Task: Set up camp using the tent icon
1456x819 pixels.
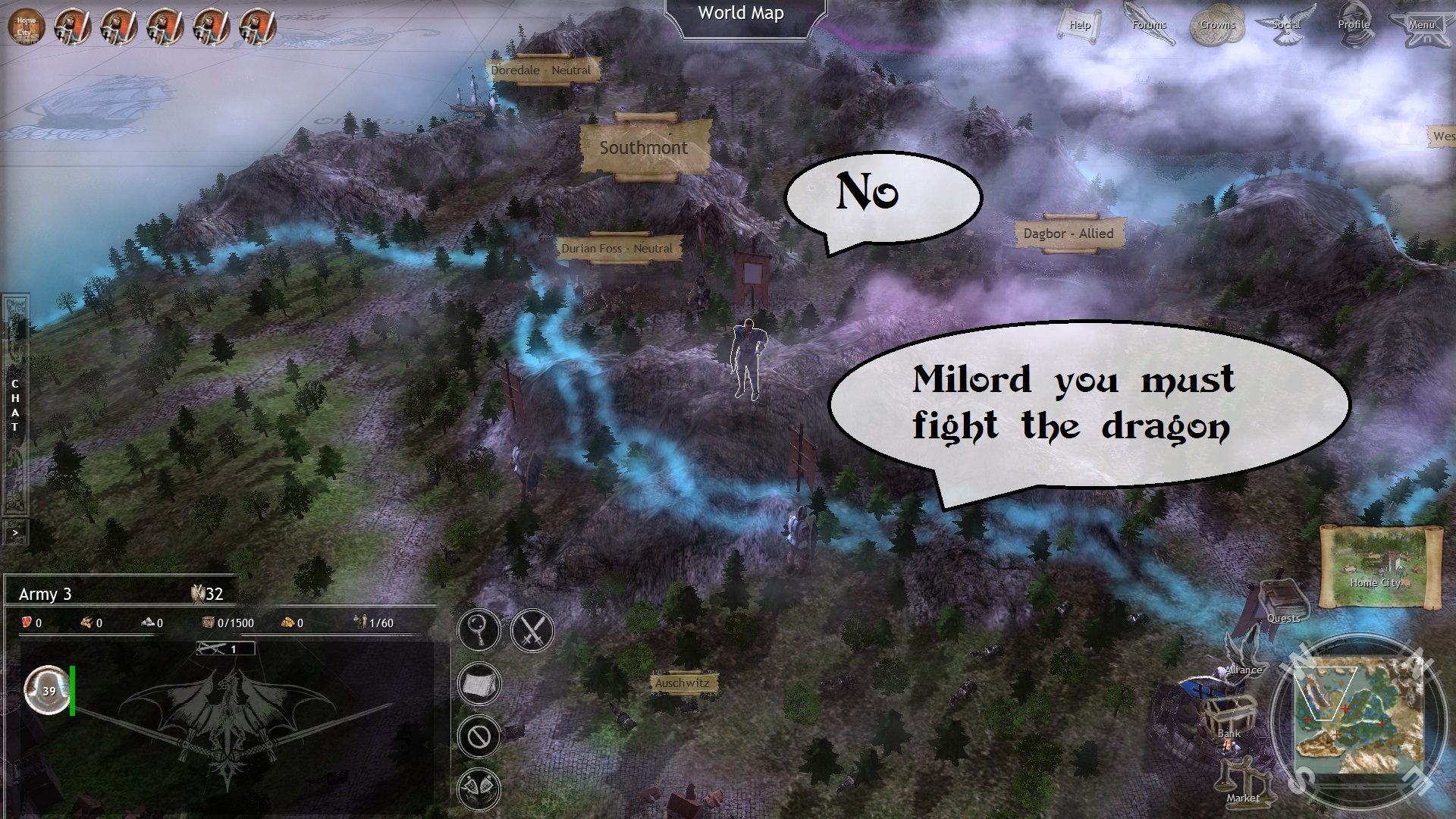Action: pos(479,683)
